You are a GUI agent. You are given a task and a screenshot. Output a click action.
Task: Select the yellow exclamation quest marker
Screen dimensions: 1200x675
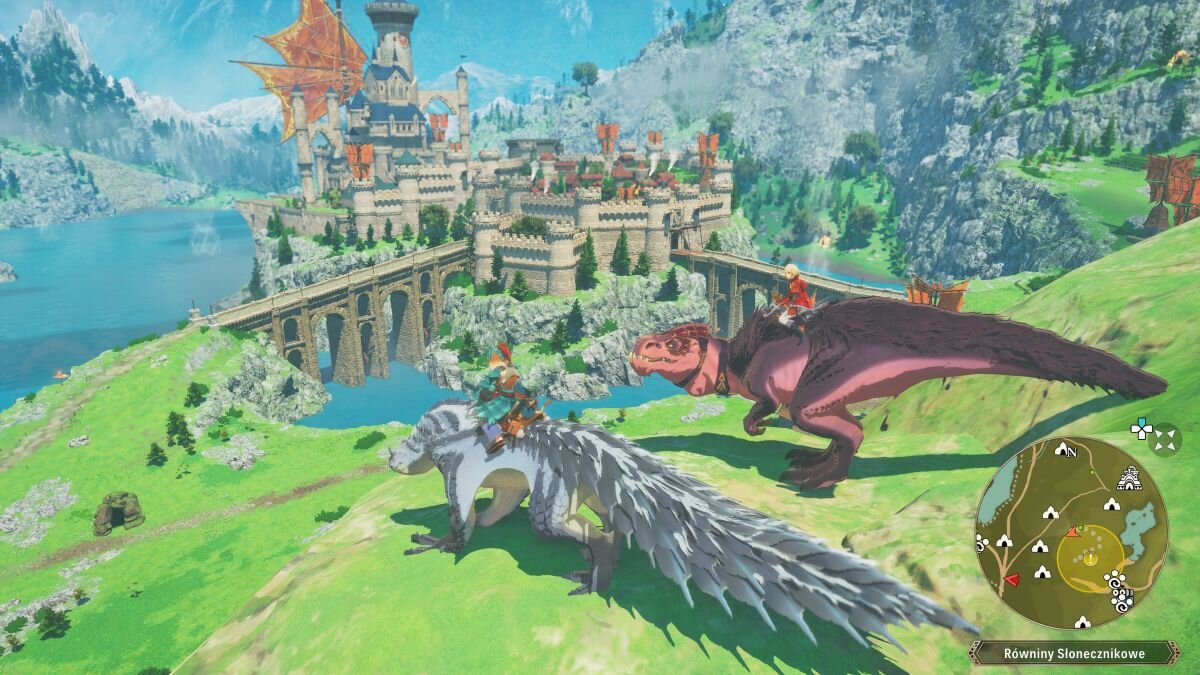tap(1090, 559)
